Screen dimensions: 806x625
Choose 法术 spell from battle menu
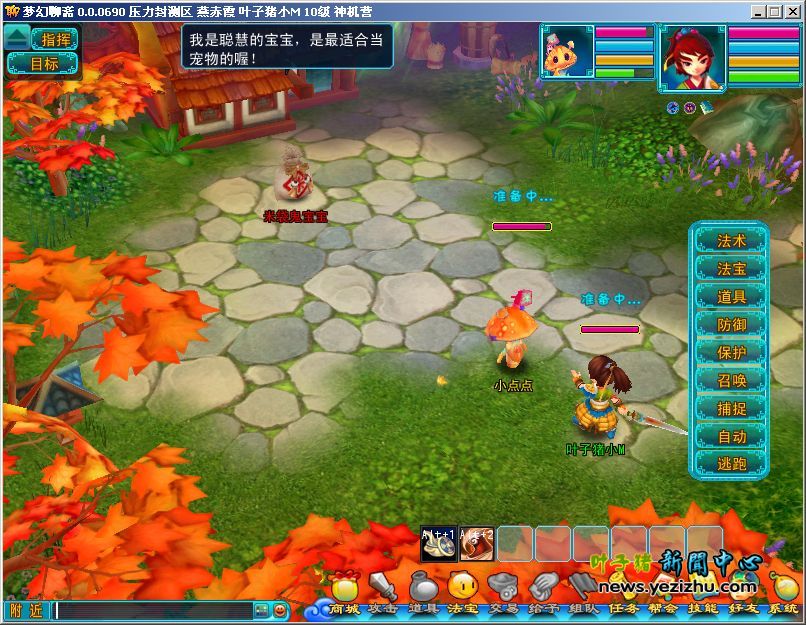pos(731,241)
